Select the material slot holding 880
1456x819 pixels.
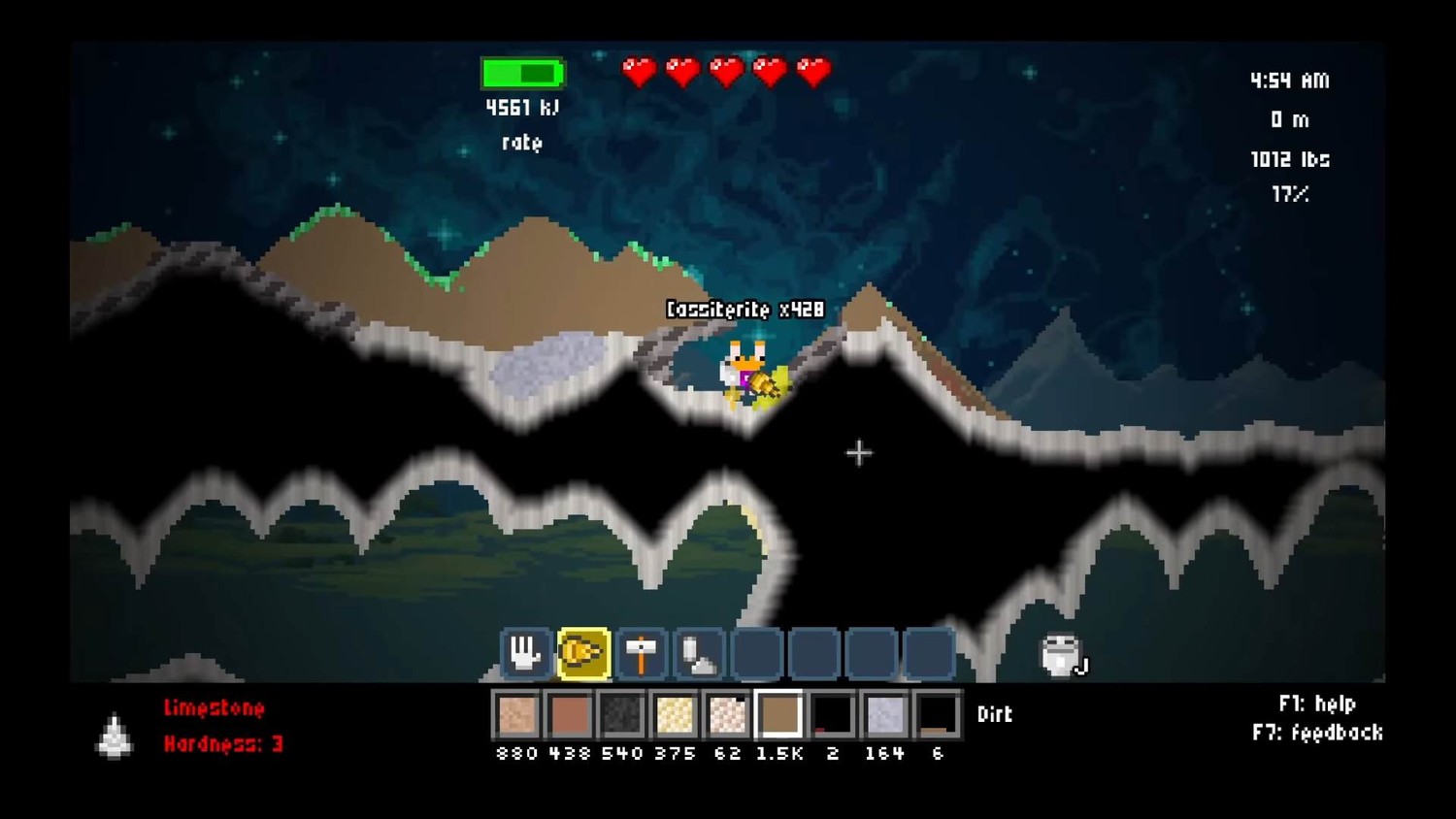[x=516, y=715]
